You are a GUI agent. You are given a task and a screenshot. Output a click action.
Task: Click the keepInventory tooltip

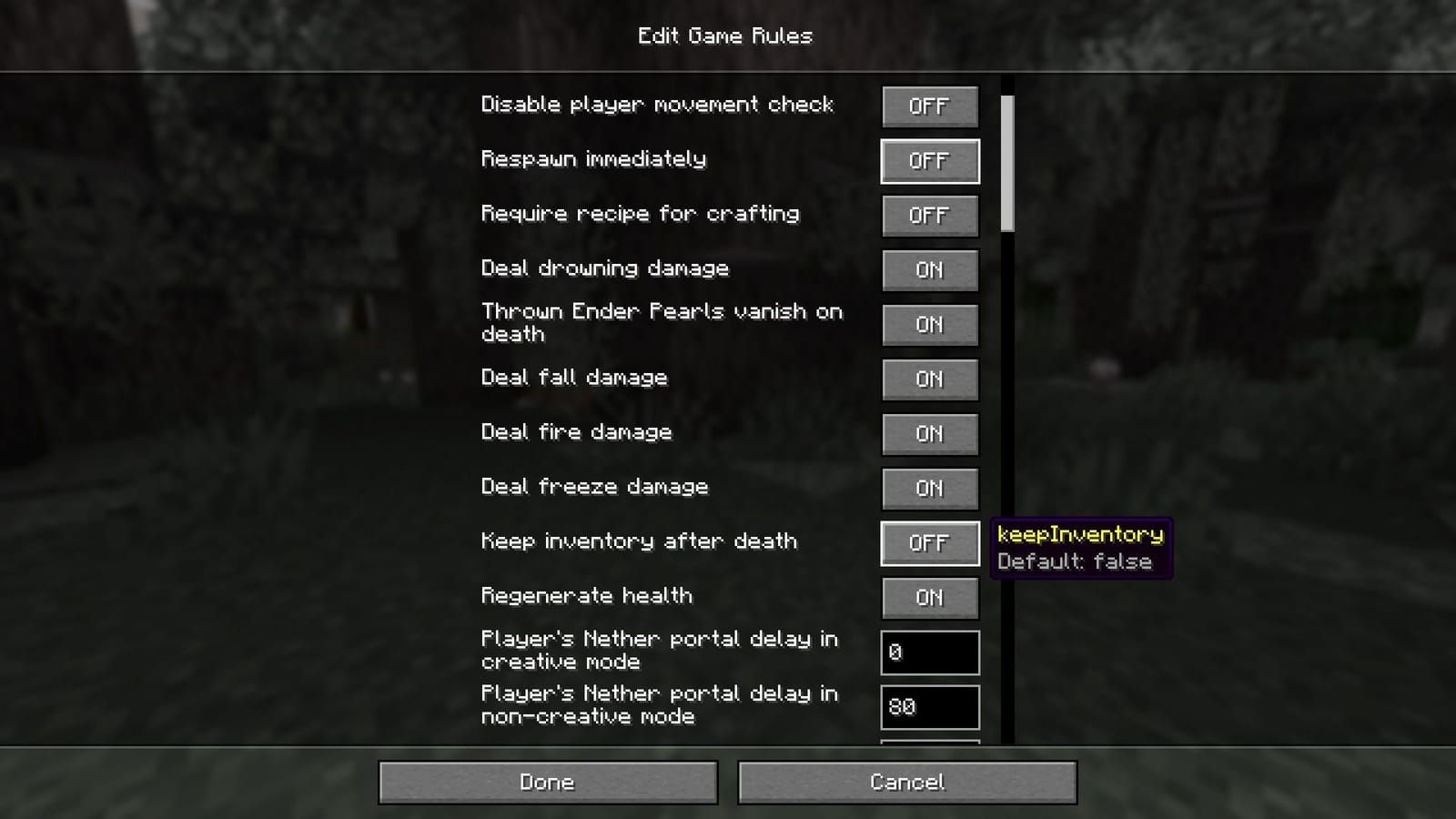tap(1081, 548)
